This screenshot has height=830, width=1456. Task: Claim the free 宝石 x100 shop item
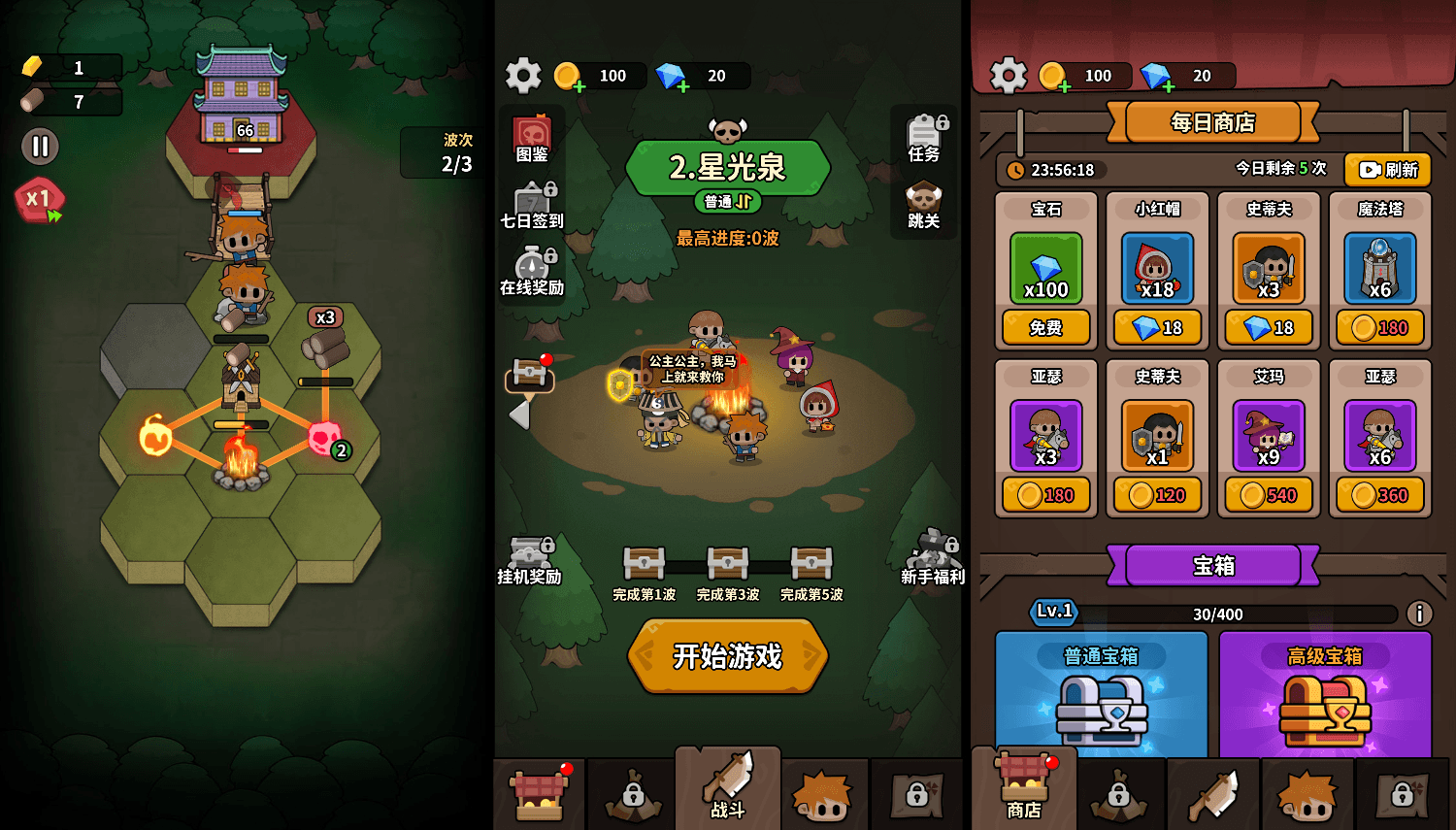pos(1046,328)
